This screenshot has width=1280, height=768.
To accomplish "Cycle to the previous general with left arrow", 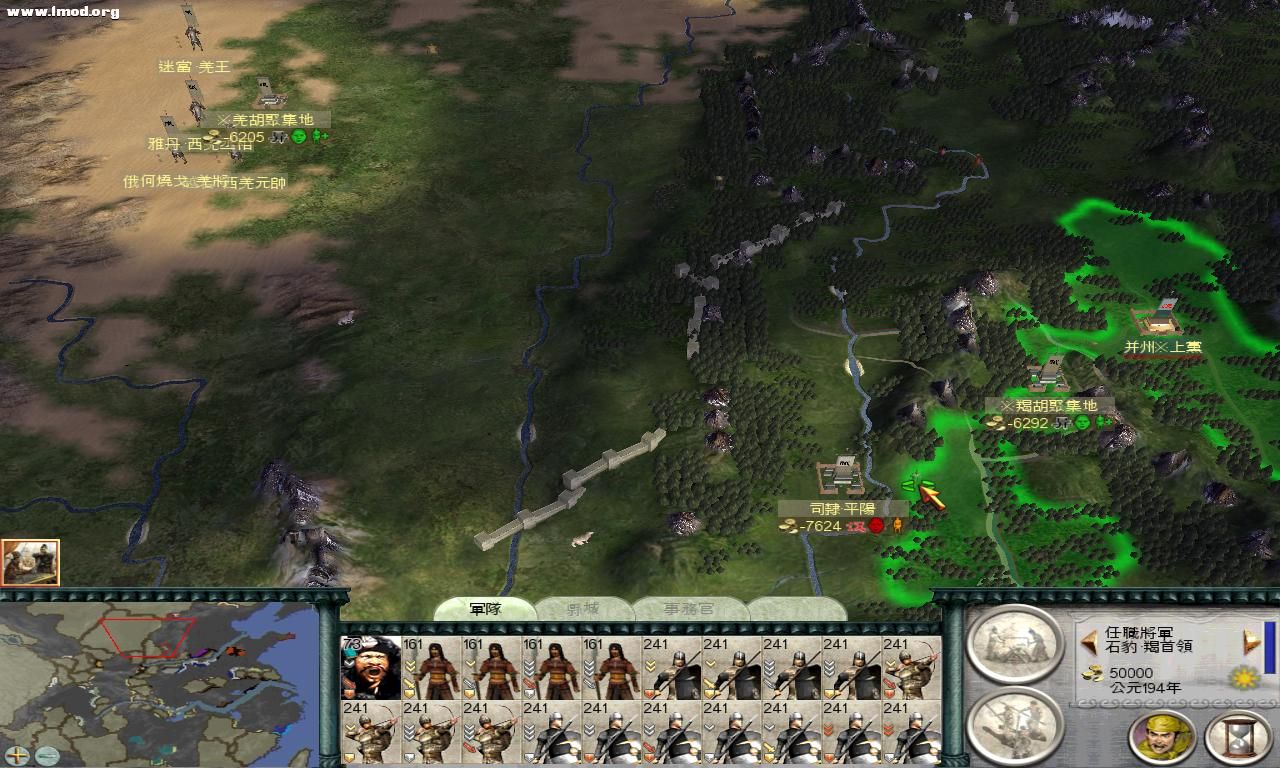I will (x=1089, y=641).
